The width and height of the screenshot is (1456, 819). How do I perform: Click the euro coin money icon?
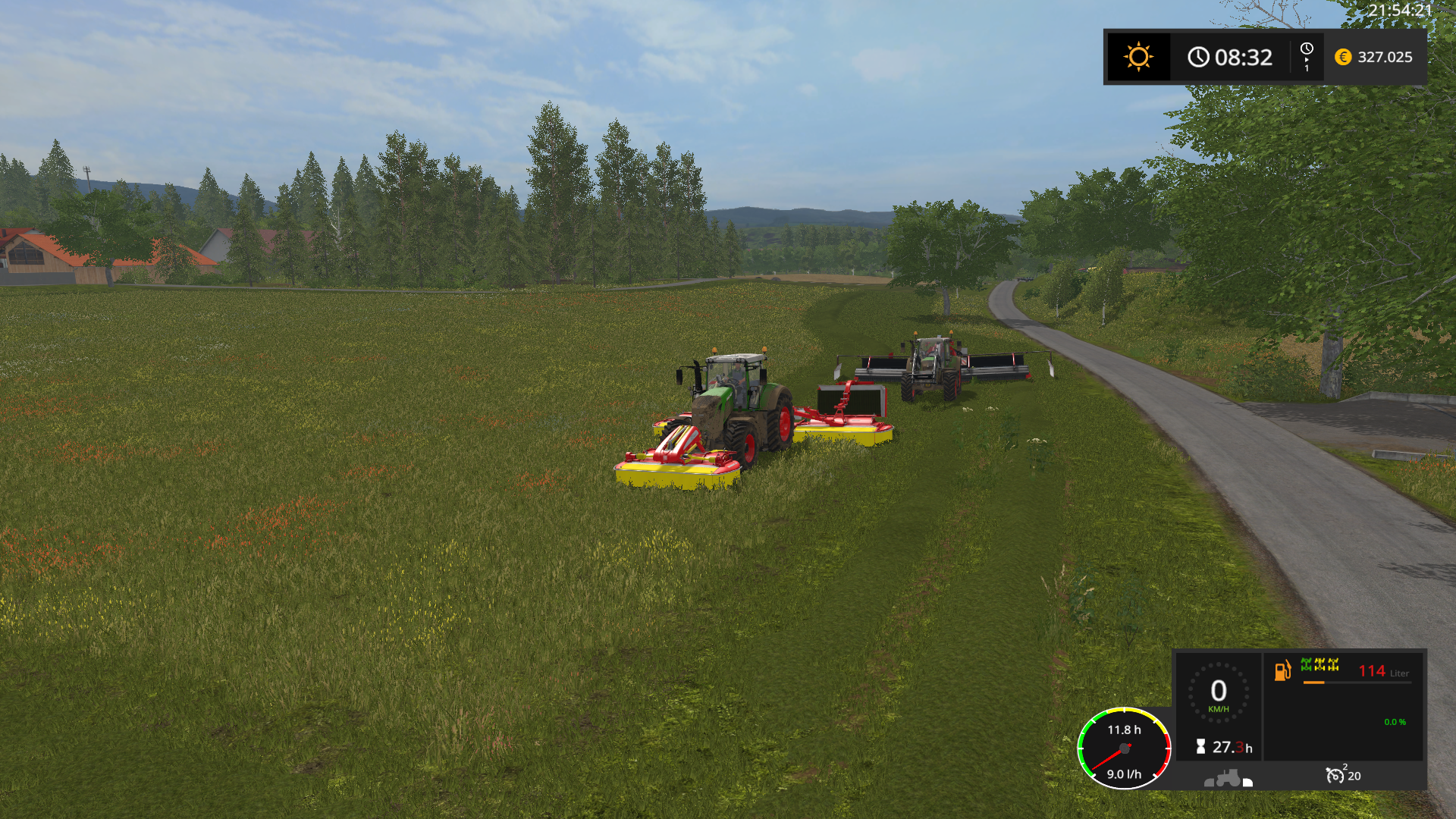click(1343, 57)
